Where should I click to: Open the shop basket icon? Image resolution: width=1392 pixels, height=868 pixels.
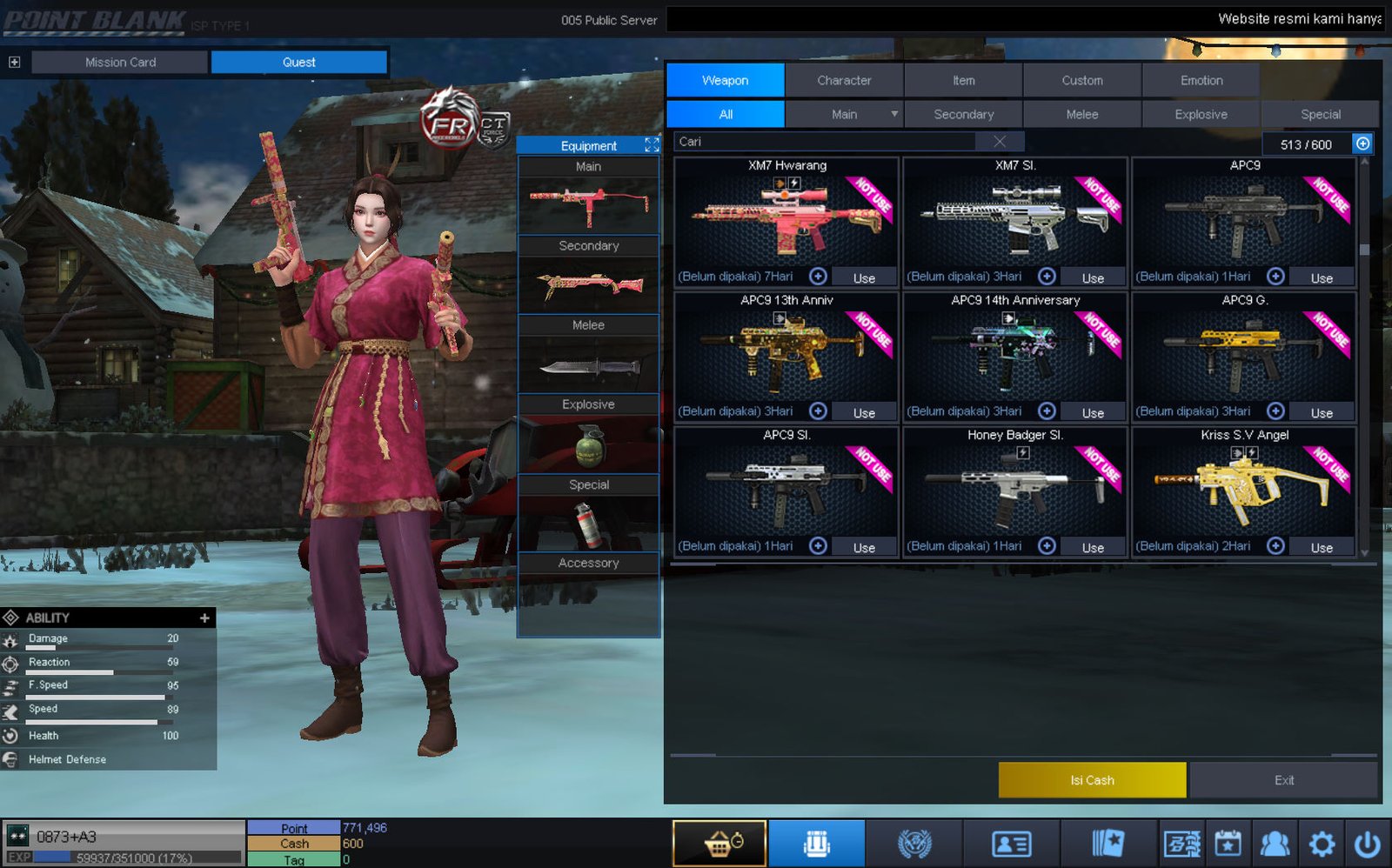pyautogui.click(x=719, y=843)
